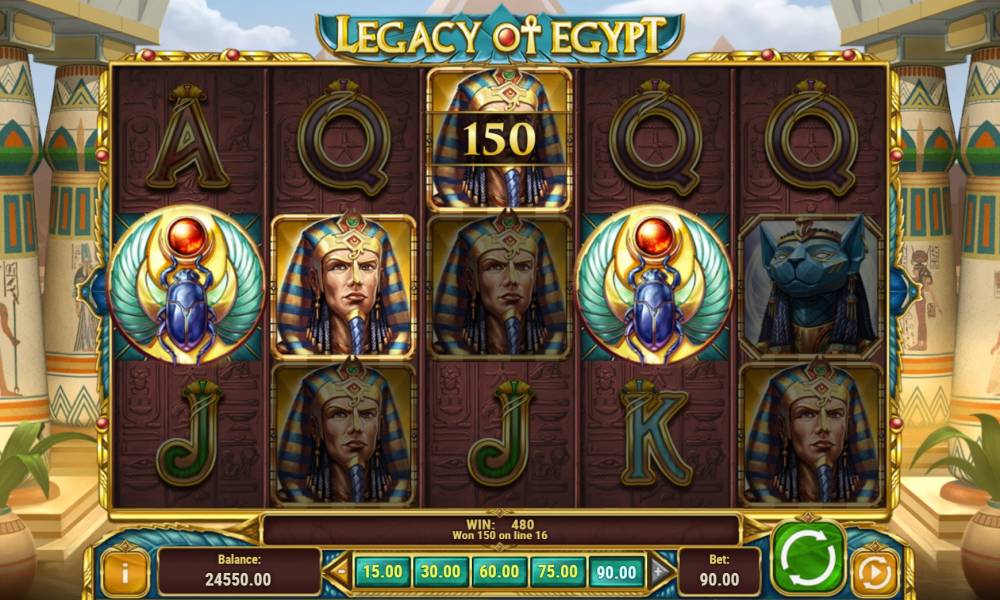Screen dimensions: 1000x600
Task: Start autoplay with the orange play button
Action: click(874, 573)
